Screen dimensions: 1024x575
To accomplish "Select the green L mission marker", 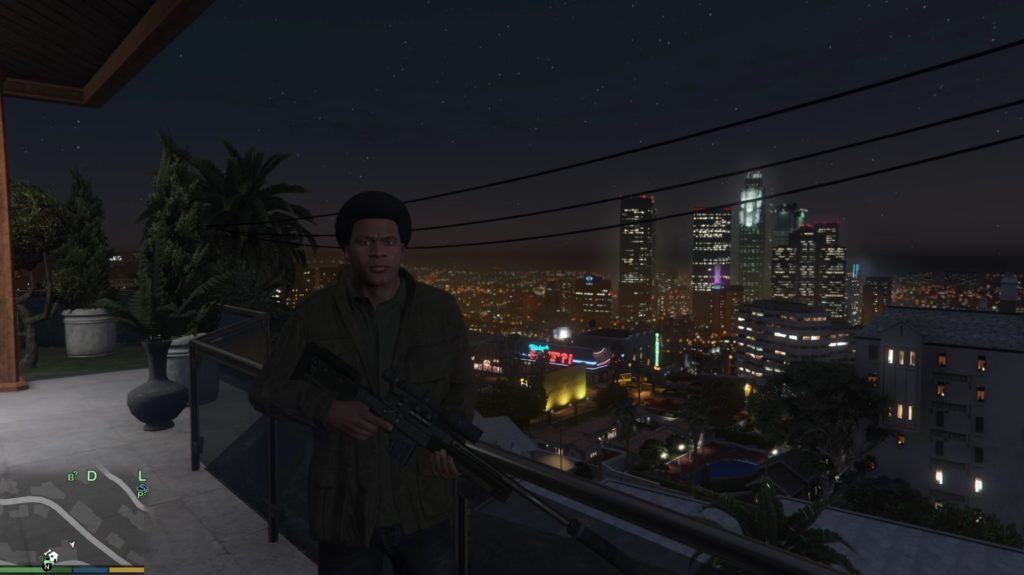I will 142,476.
